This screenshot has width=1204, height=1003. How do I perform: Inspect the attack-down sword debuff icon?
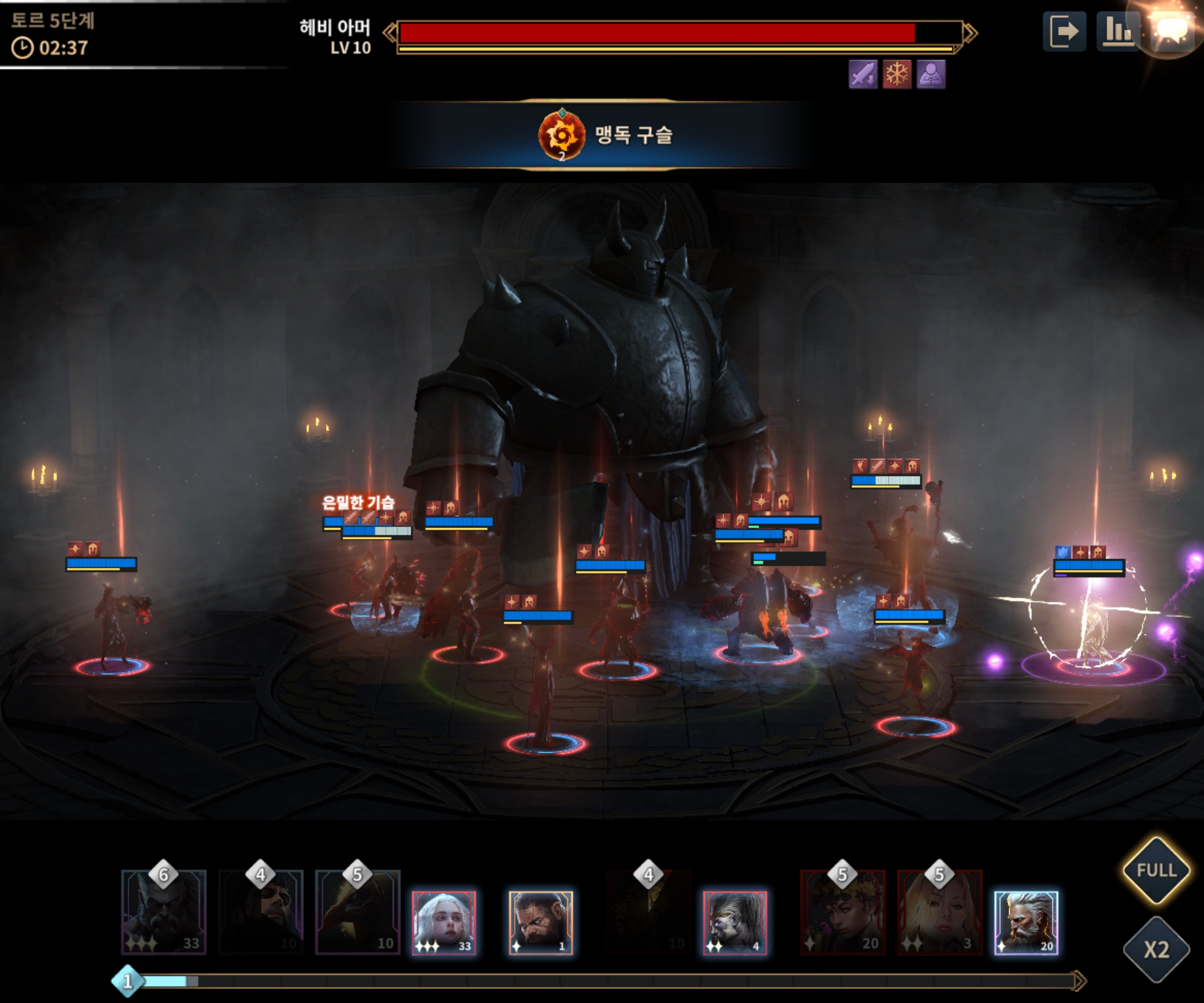[863, 75]
